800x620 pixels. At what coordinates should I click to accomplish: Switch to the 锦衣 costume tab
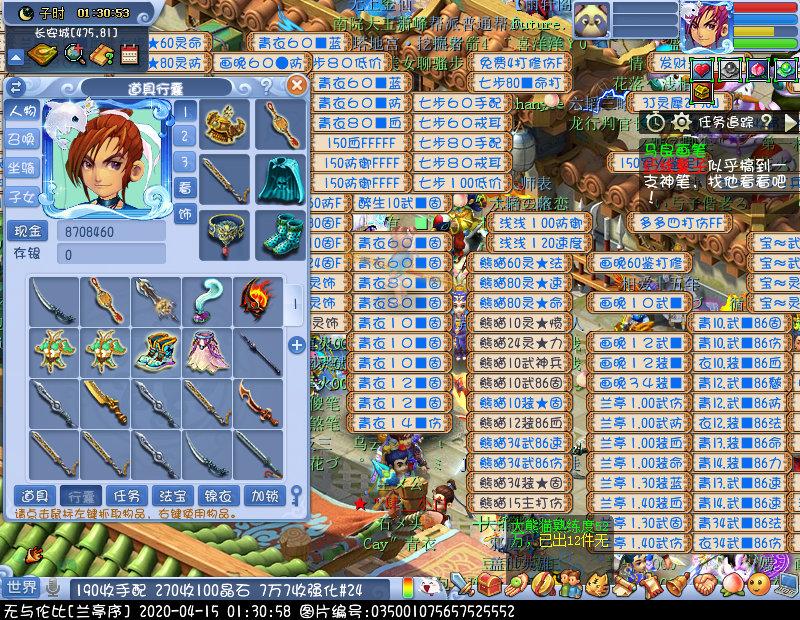coord(218,495)
